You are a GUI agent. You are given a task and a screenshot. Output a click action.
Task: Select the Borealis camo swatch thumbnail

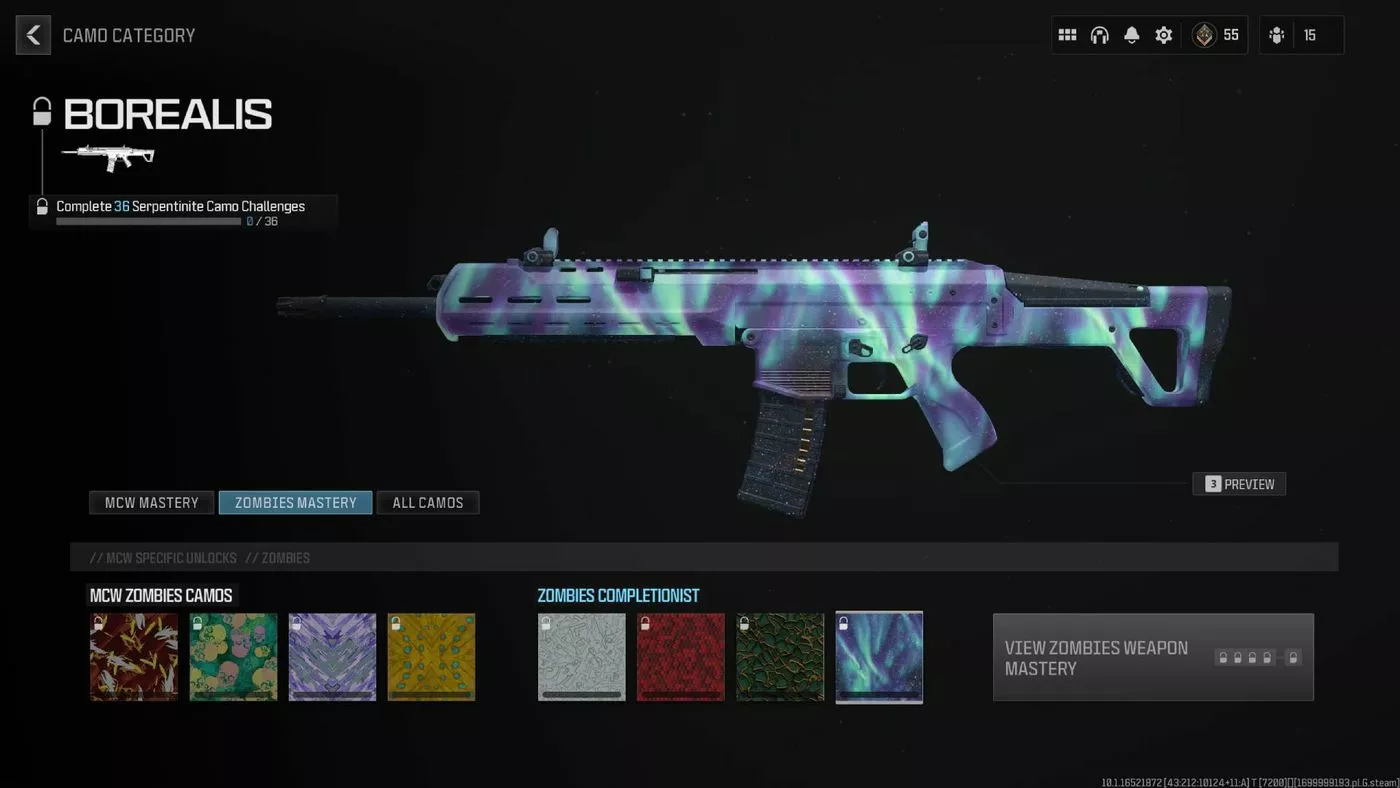pyautogui.click(x=879, y=657)
